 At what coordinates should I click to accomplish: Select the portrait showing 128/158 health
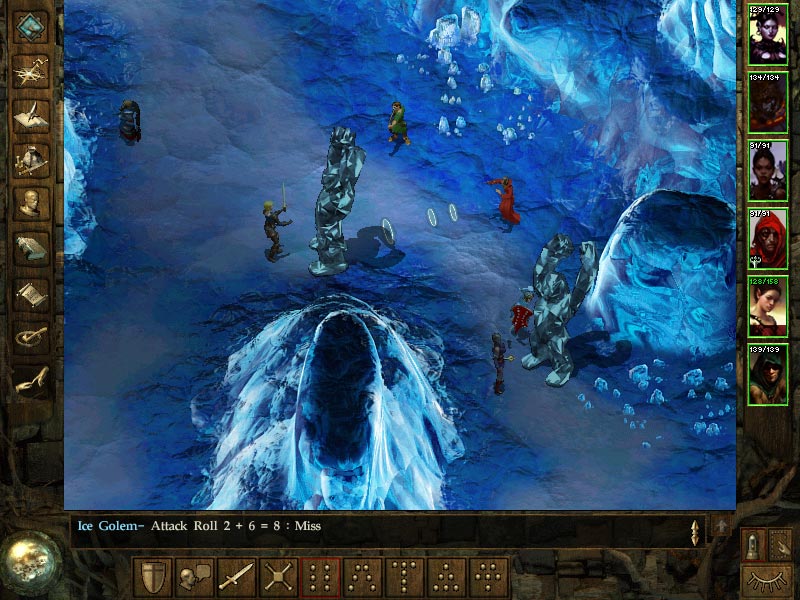tap(768, 307)
